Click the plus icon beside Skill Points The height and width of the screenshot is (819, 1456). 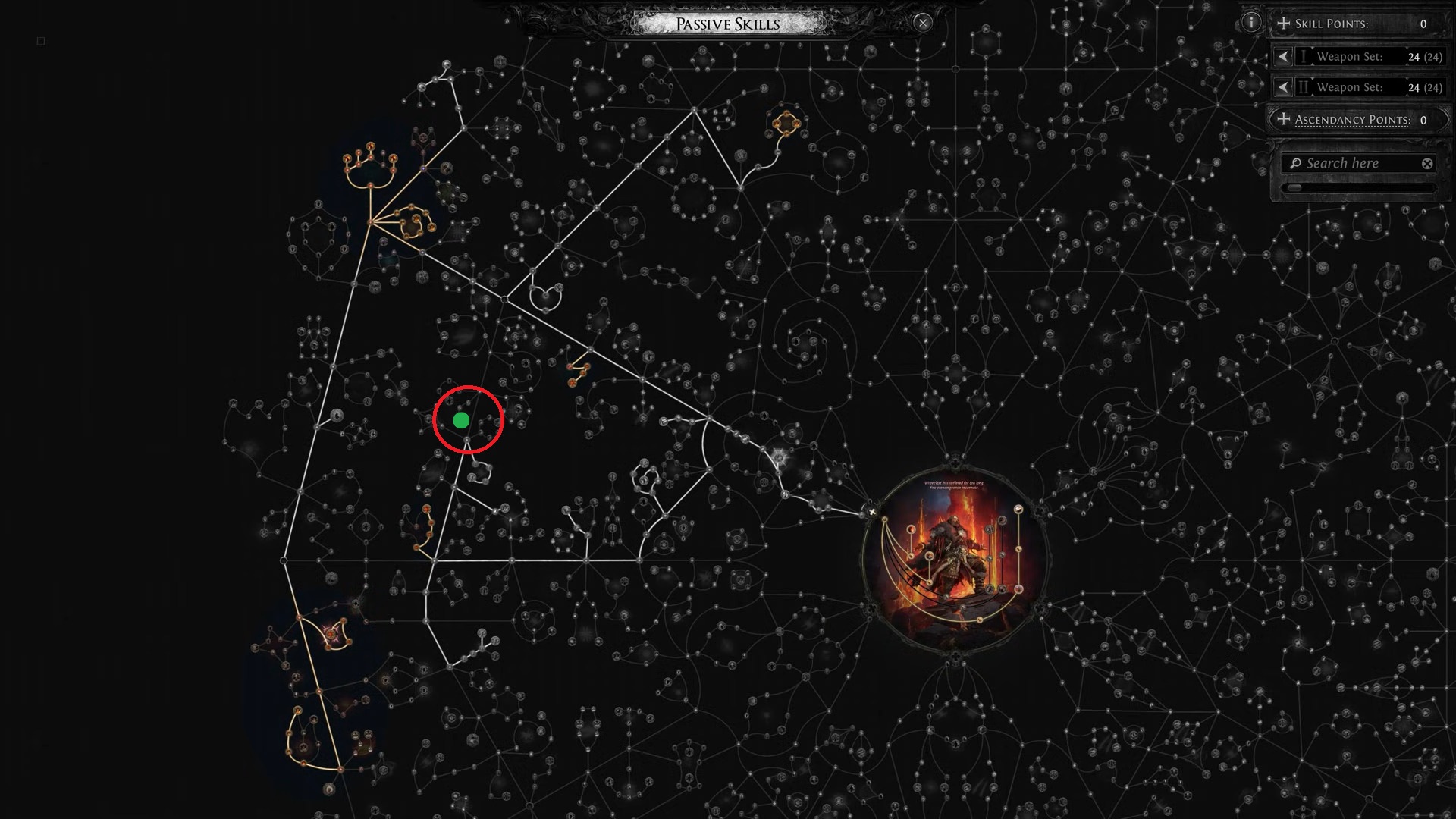[1283, 24]
